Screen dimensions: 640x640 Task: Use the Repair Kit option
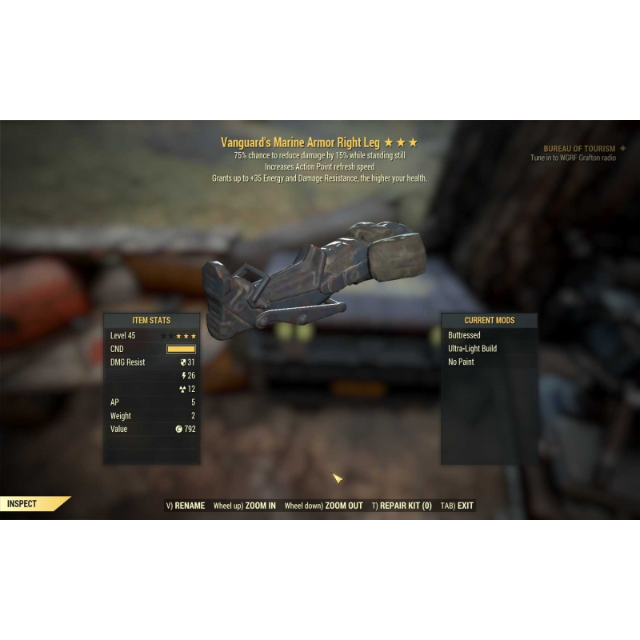(405, 506)
